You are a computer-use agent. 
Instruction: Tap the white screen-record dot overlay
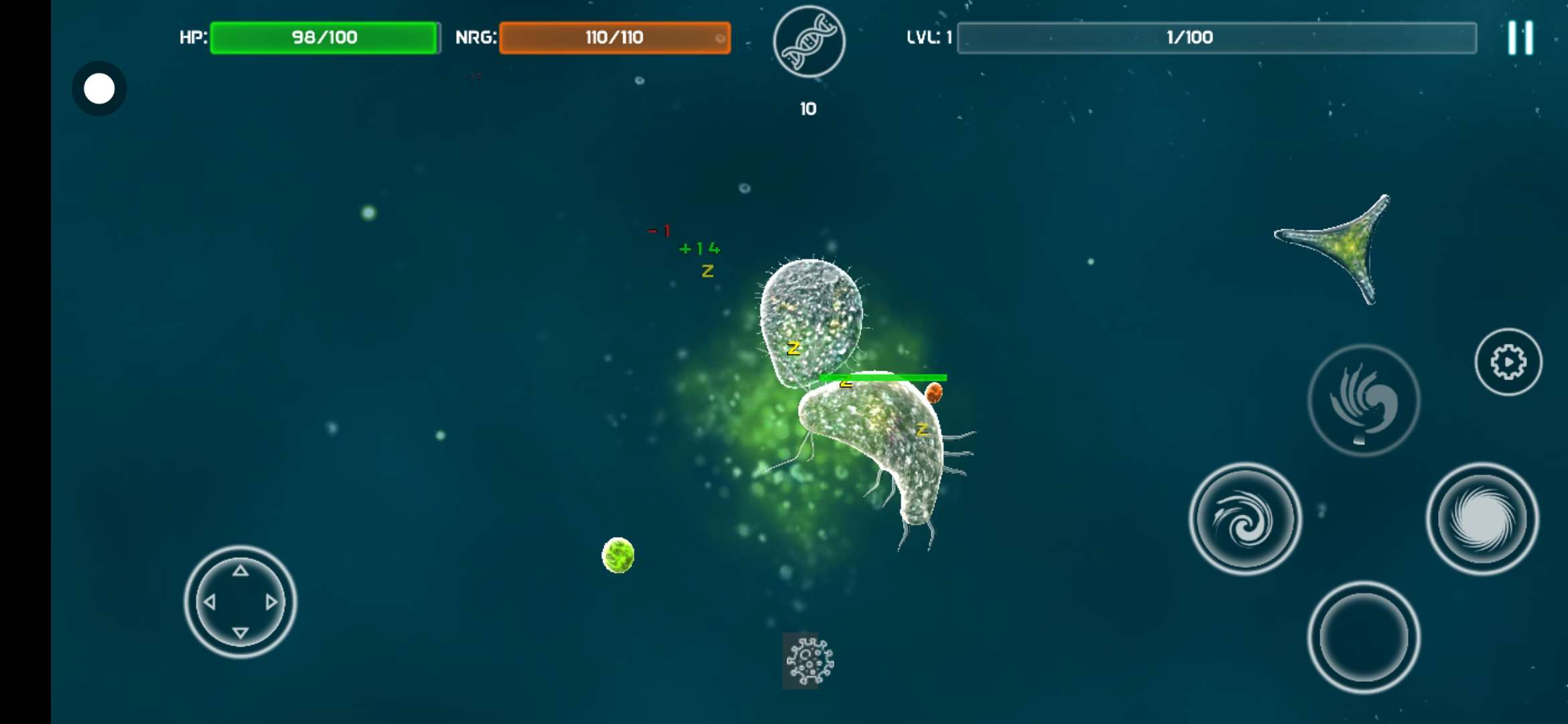(x=99, y=88)
